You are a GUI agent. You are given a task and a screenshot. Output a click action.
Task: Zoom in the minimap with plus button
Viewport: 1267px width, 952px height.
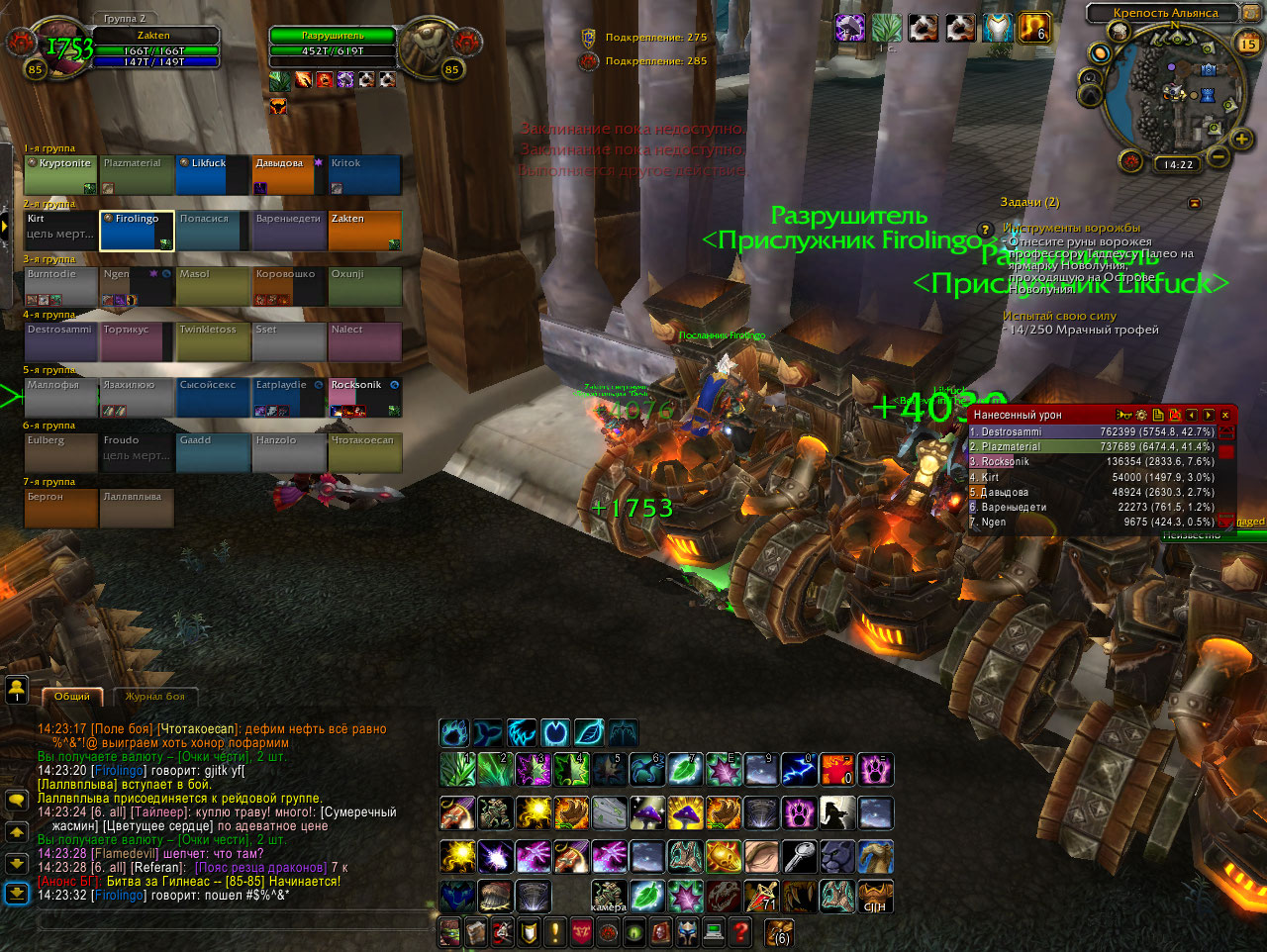tap(1242, 139)
